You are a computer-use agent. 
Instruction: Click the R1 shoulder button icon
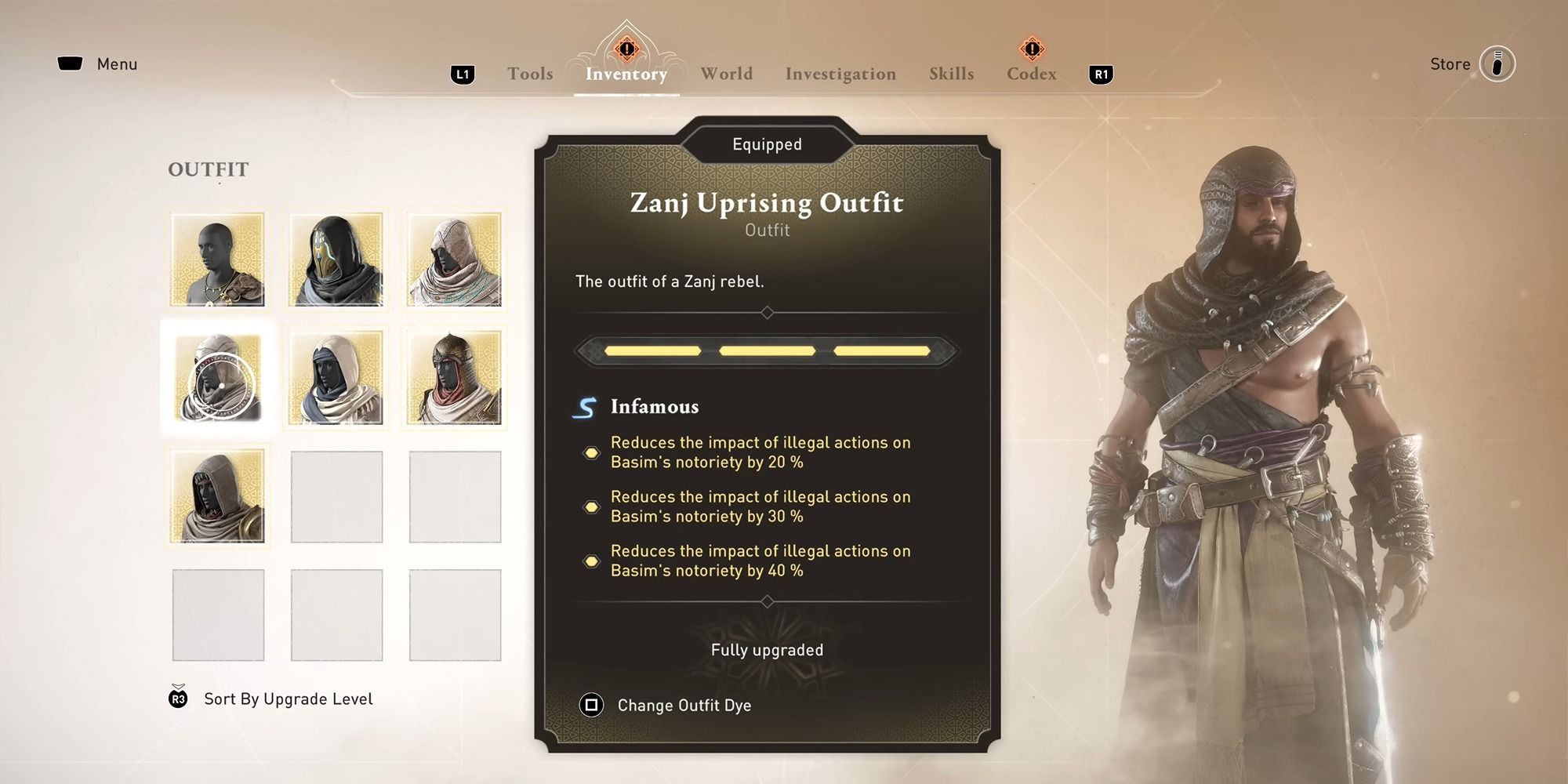coord(1101,74)
